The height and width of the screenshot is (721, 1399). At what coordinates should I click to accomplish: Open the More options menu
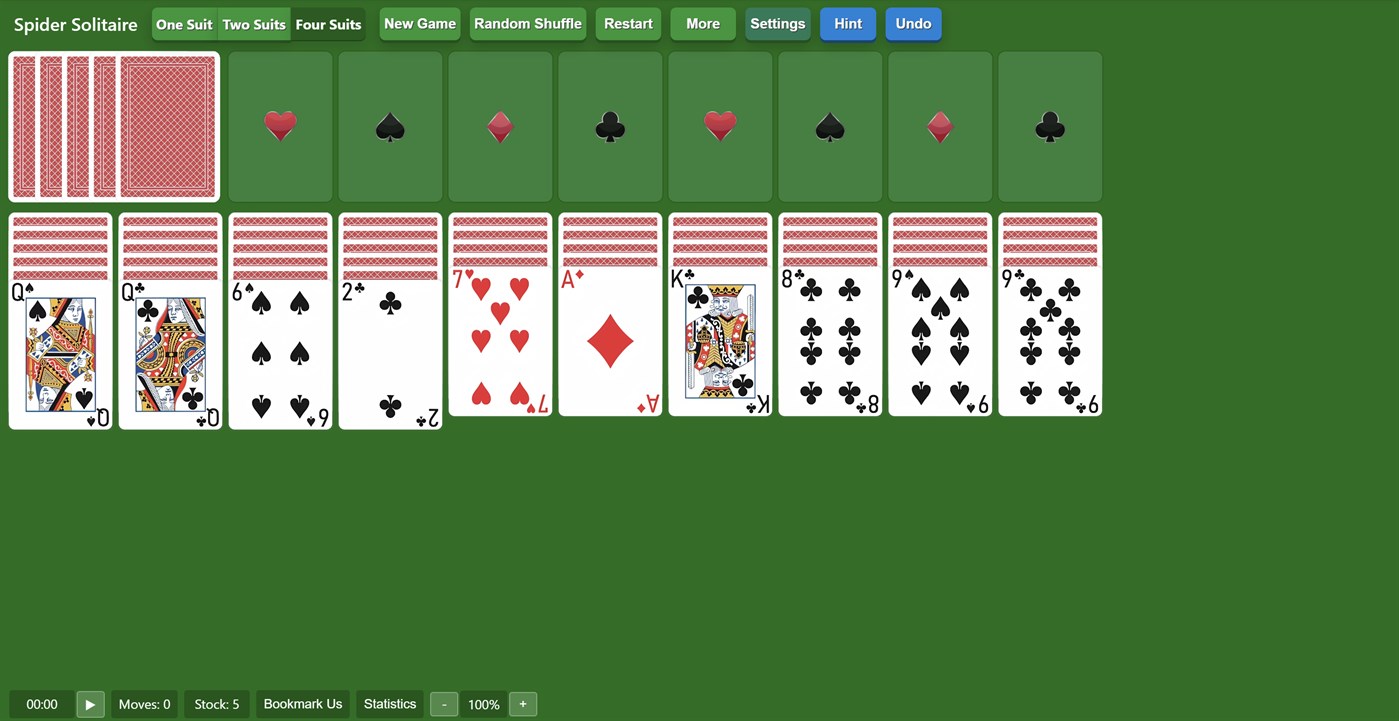pos(702,23)
